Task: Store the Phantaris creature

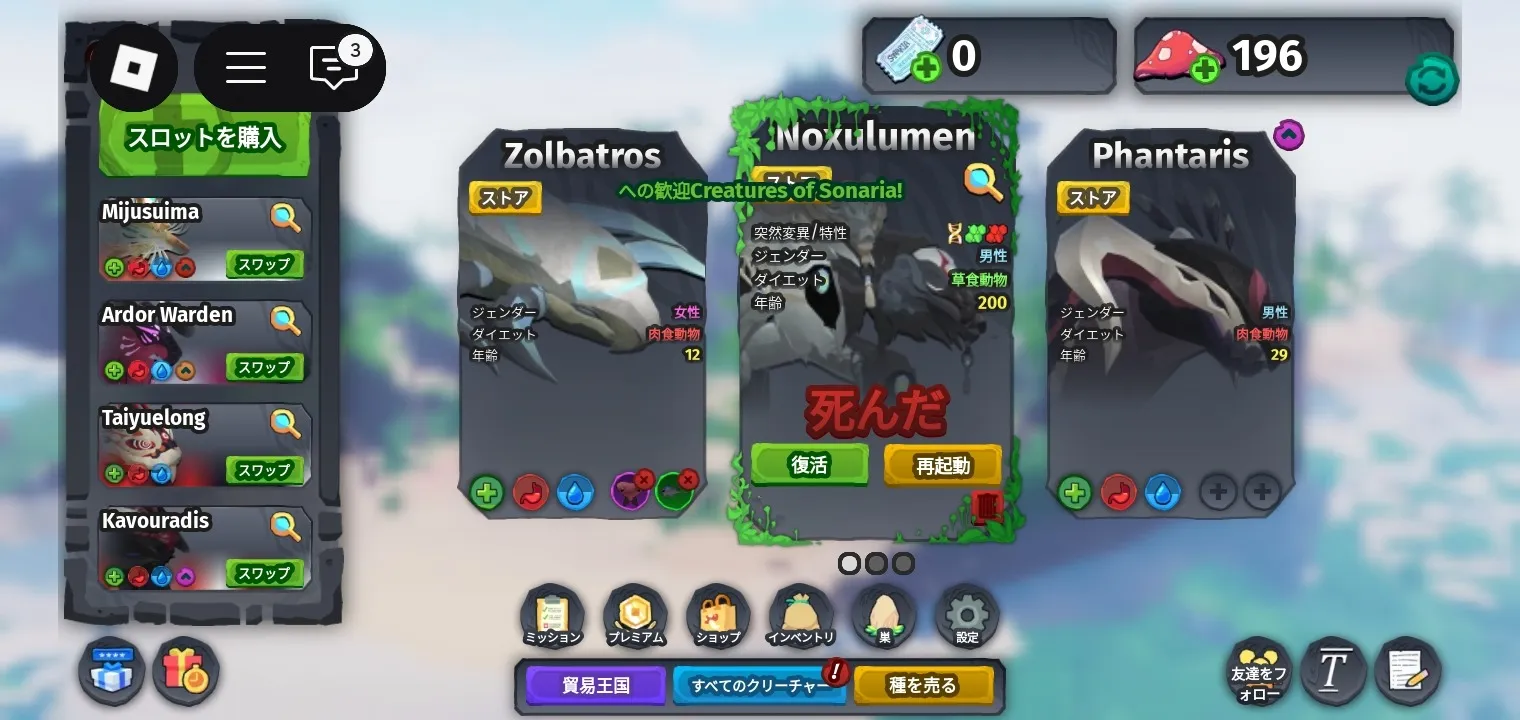Action: tap(1093, 198)
